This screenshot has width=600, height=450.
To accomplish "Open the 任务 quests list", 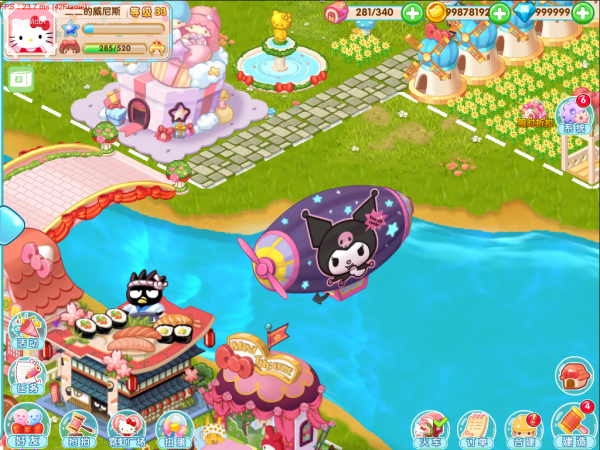I will pyautogui.click(x=25, y=377).
